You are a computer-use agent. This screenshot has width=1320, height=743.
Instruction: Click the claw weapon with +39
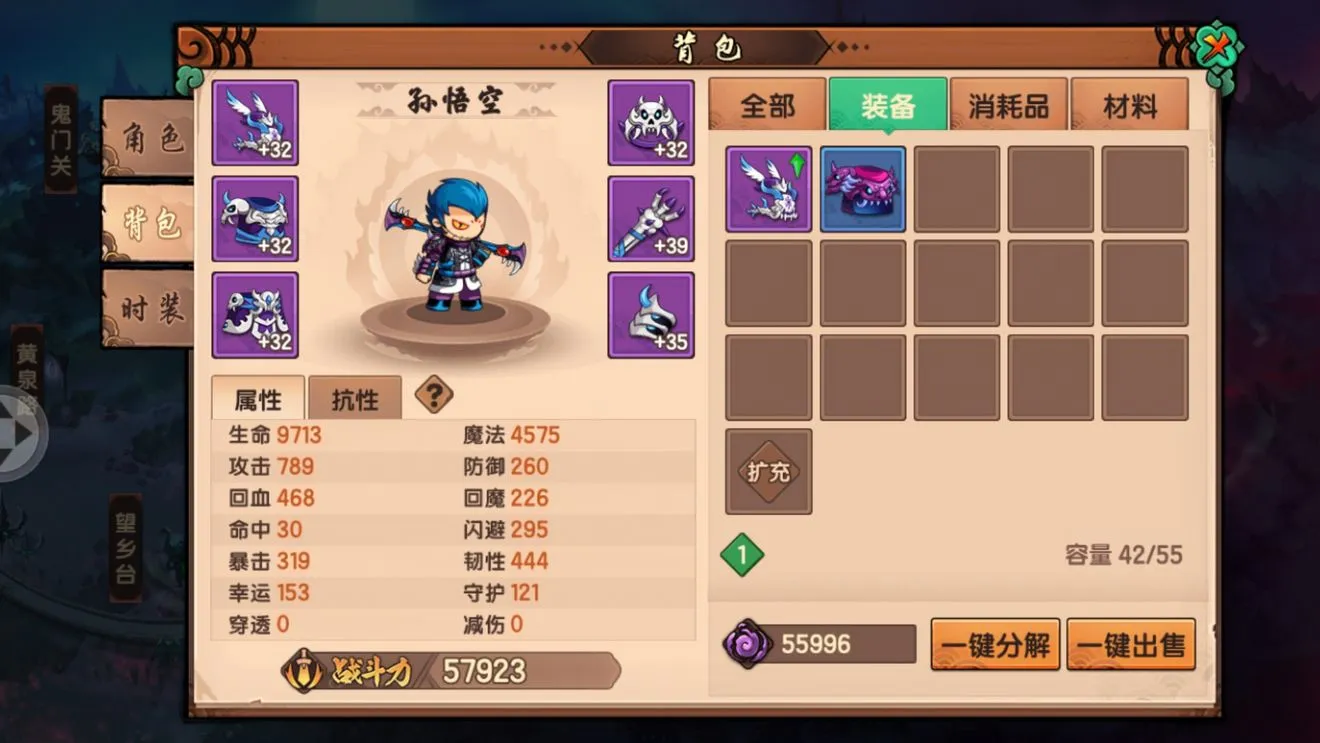[x=651, y=218]
